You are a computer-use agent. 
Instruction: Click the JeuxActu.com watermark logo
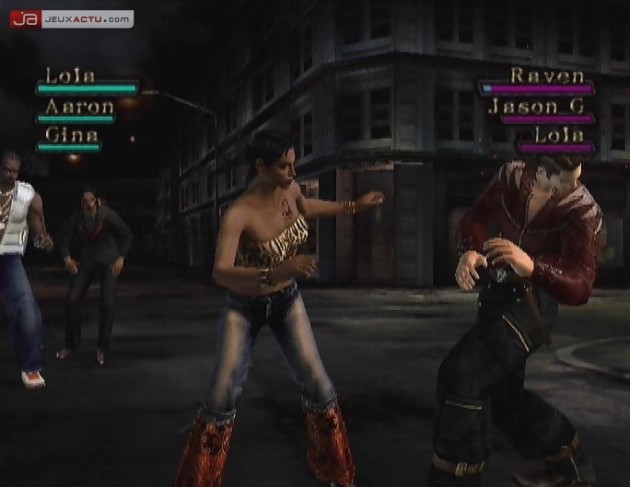[x=70, y=18]
